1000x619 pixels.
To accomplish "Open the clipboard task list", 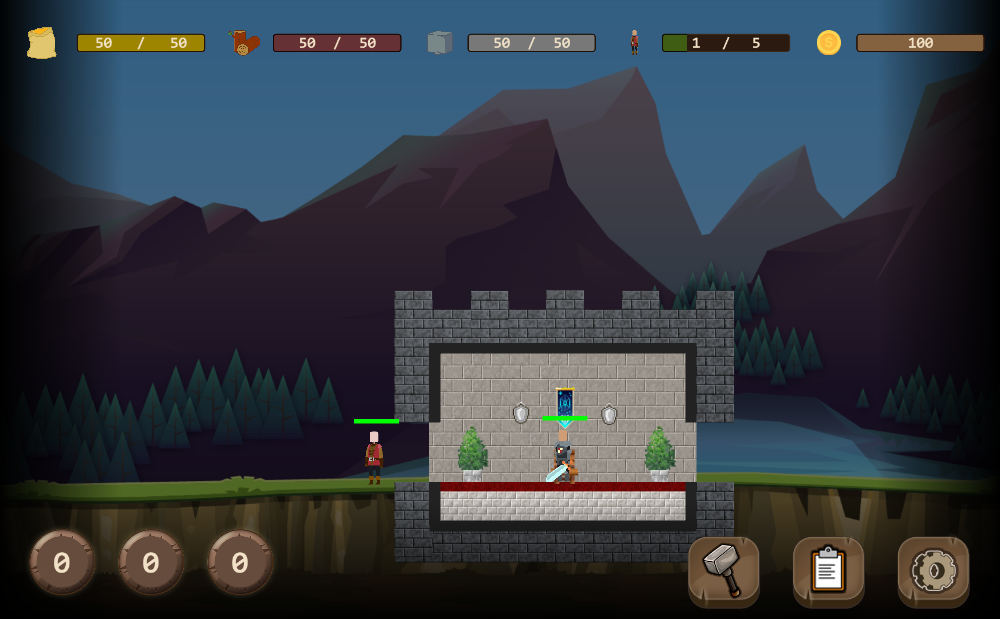I will point(828,571).
